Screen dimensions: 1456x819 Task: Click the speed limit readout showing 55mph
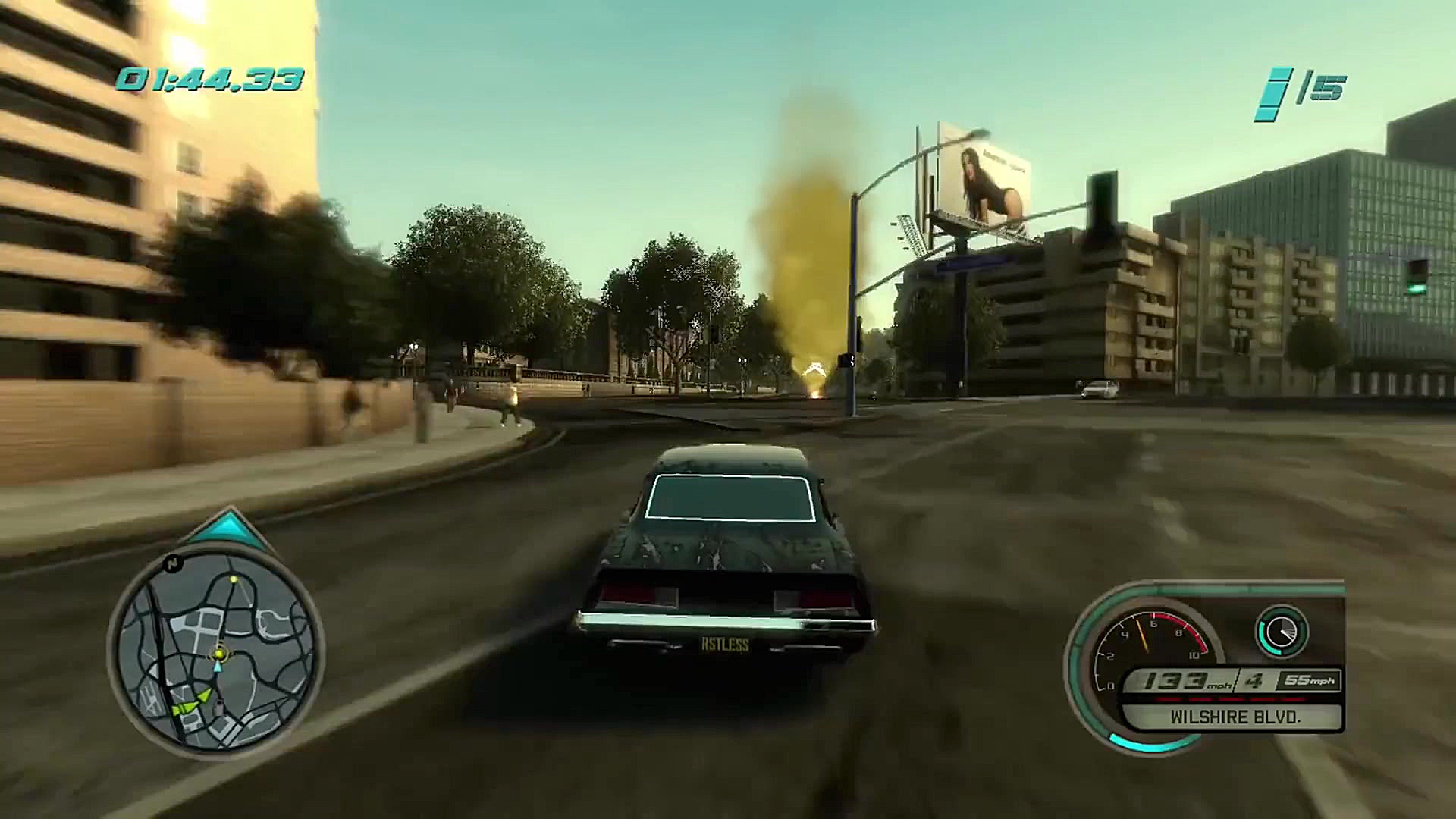click(1307, 679)
